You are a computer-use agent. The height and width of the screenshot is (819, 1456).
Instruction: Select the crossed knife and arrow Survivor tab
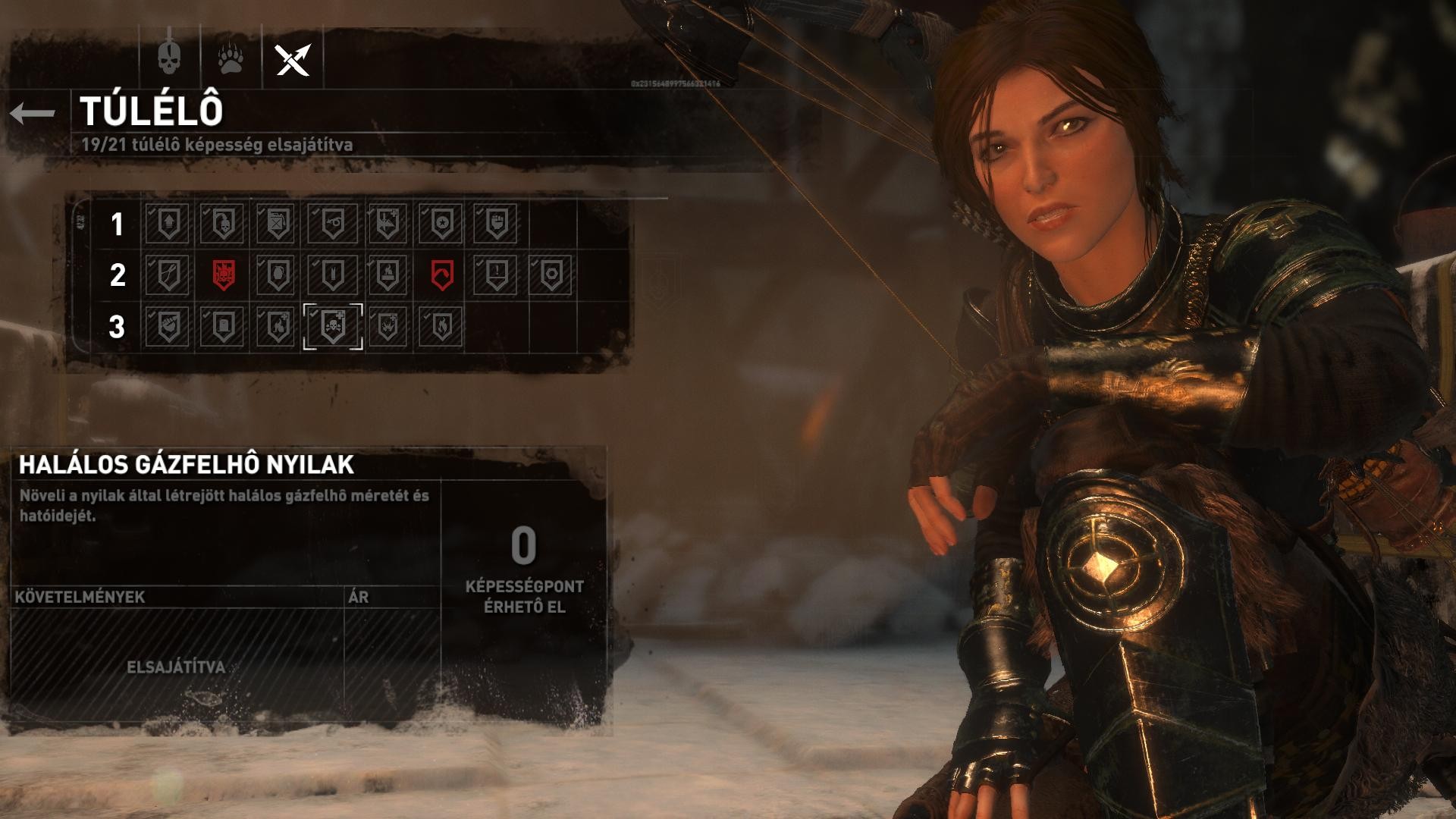293,59
